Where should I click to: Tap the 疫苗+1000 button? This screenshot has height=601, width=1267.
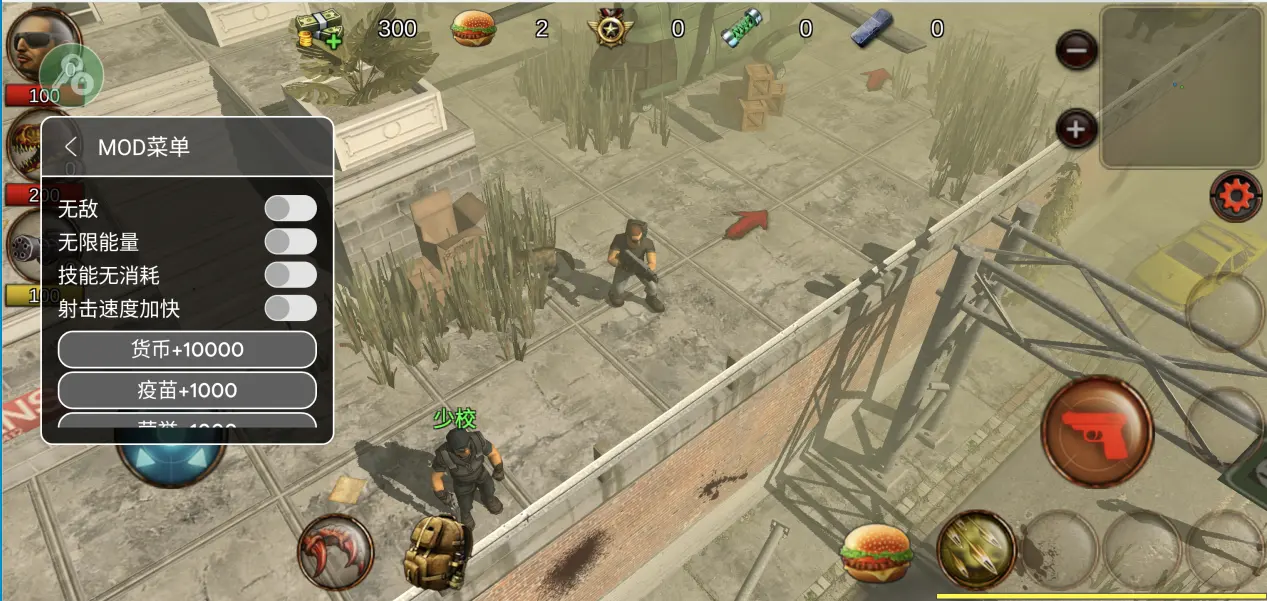click(x=187, y=390)
